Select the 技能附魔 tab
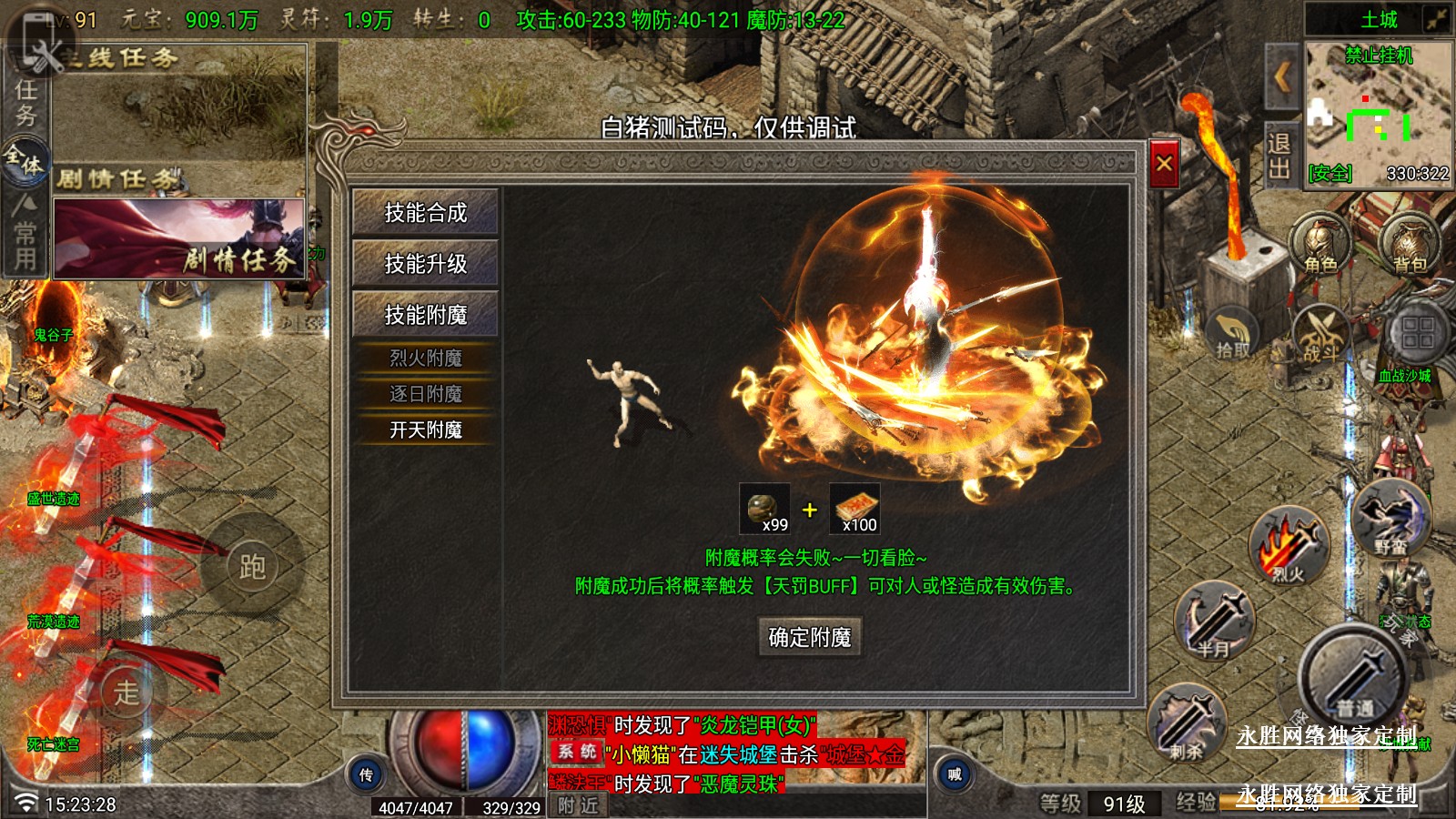The width and height of the screenshot is (1456, 819). coord(425,315)
